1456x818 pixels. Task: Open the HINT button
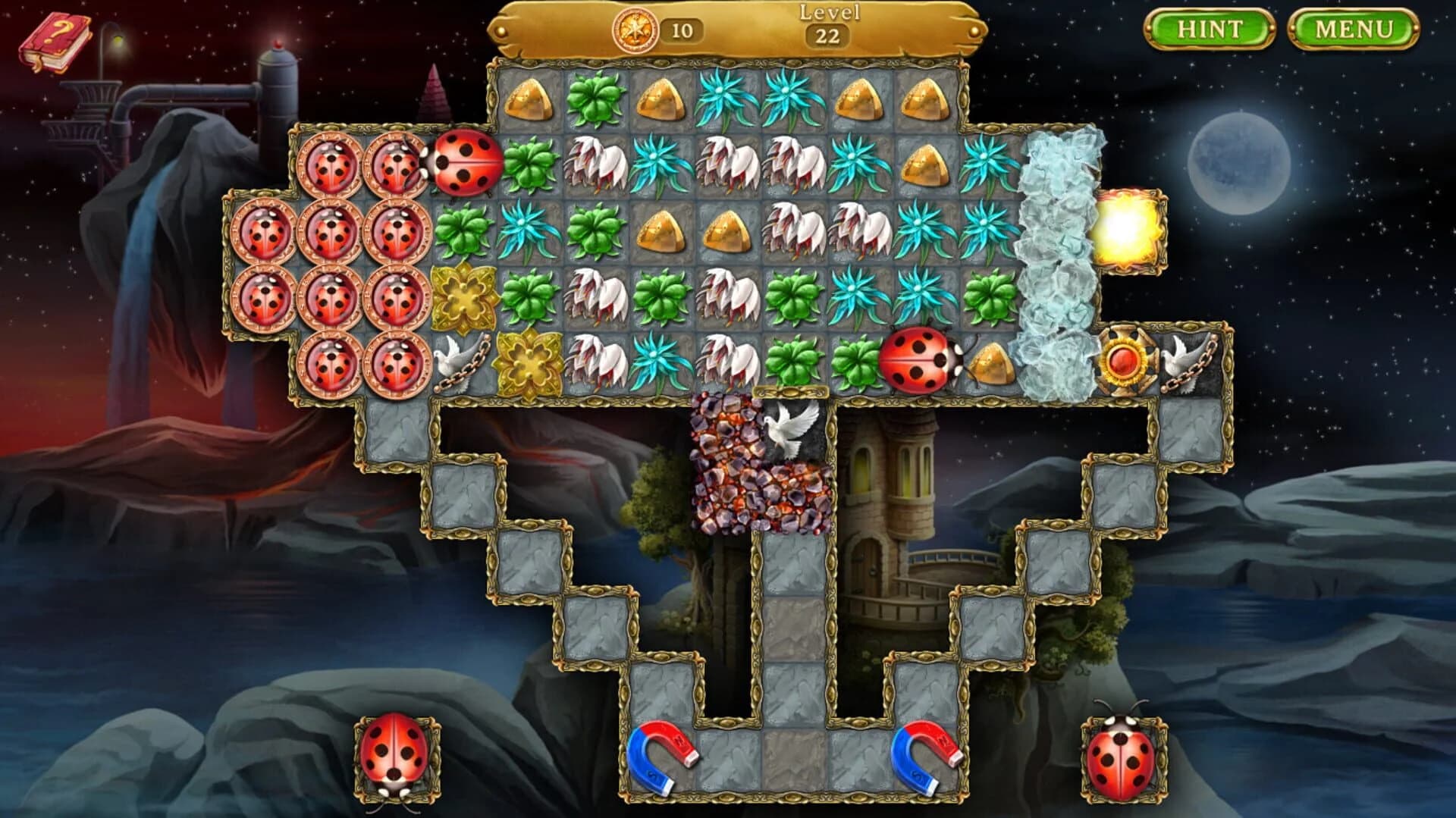1208,29
